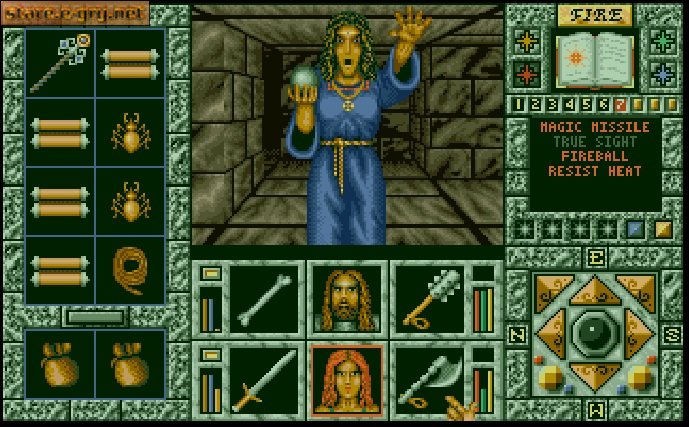Screen dimensions: 689x427
Task: Attack with the spiked mace
Action: pos(426,297)
